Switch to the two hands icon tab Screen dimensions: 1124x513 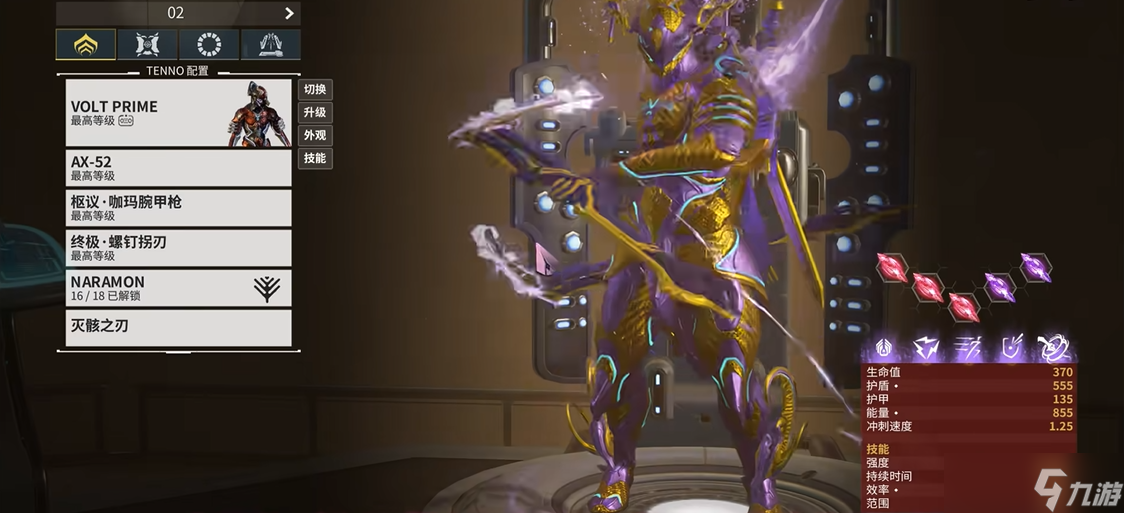tap(270, 45)
